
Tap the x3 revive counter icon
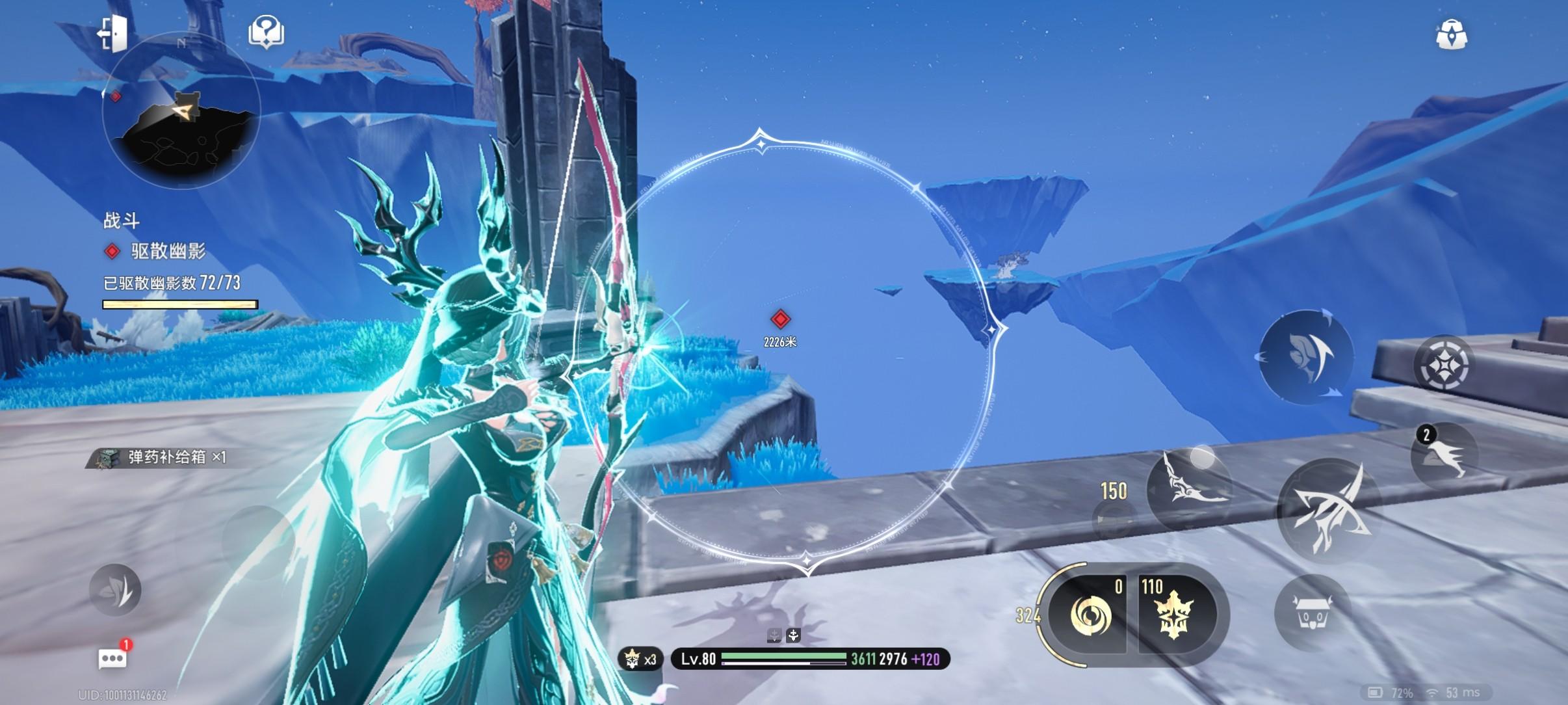click(x=640, y=659)
